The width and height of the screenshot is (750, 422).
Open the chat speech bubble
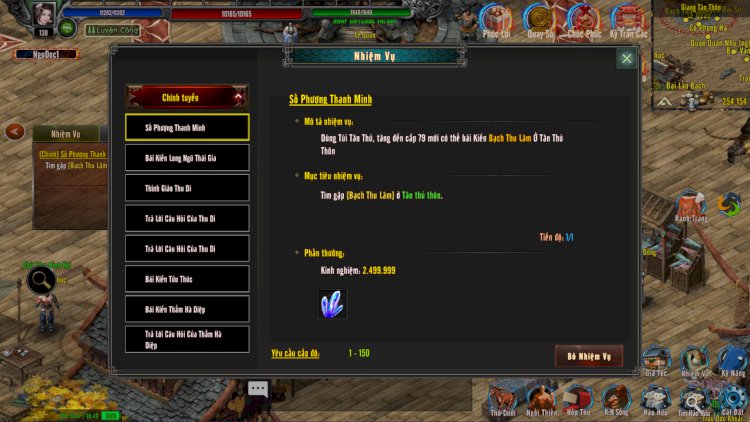[x=258, y=389]
